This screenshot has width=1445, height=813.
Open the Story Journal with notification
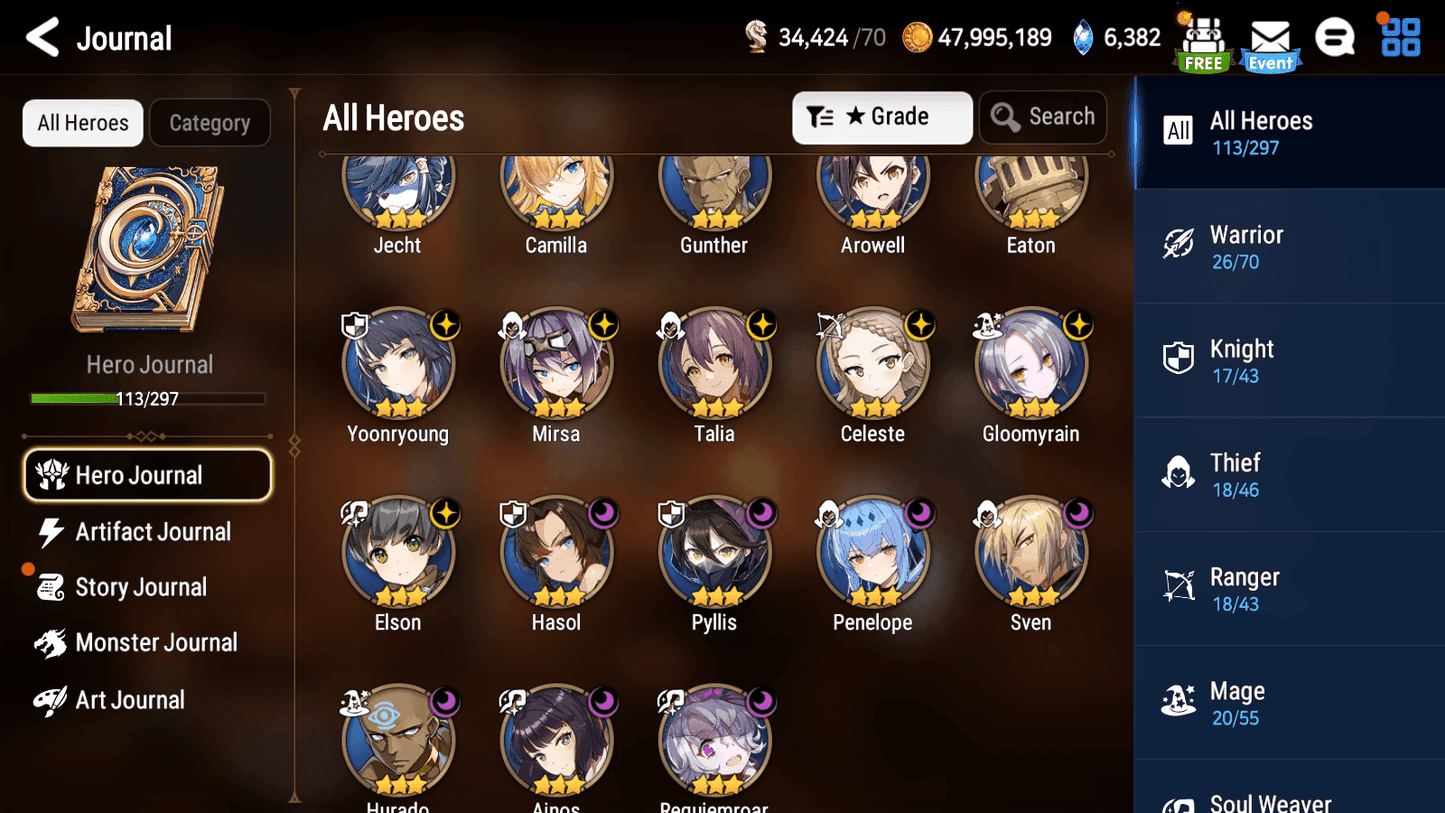(143, 587)
